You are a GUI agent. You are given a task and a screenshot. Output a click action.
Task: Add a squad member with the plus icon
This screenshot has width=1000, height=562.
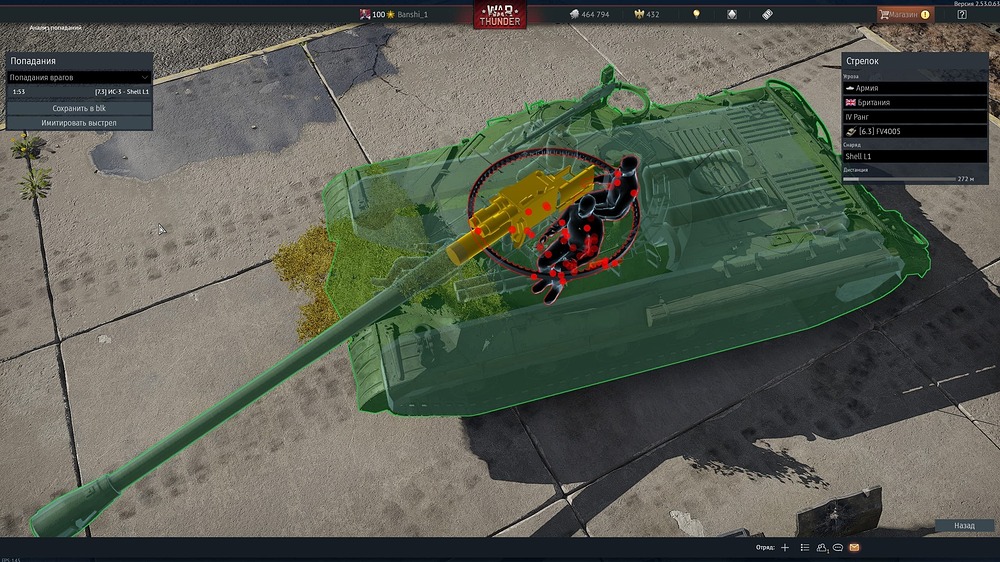(785, 548)
